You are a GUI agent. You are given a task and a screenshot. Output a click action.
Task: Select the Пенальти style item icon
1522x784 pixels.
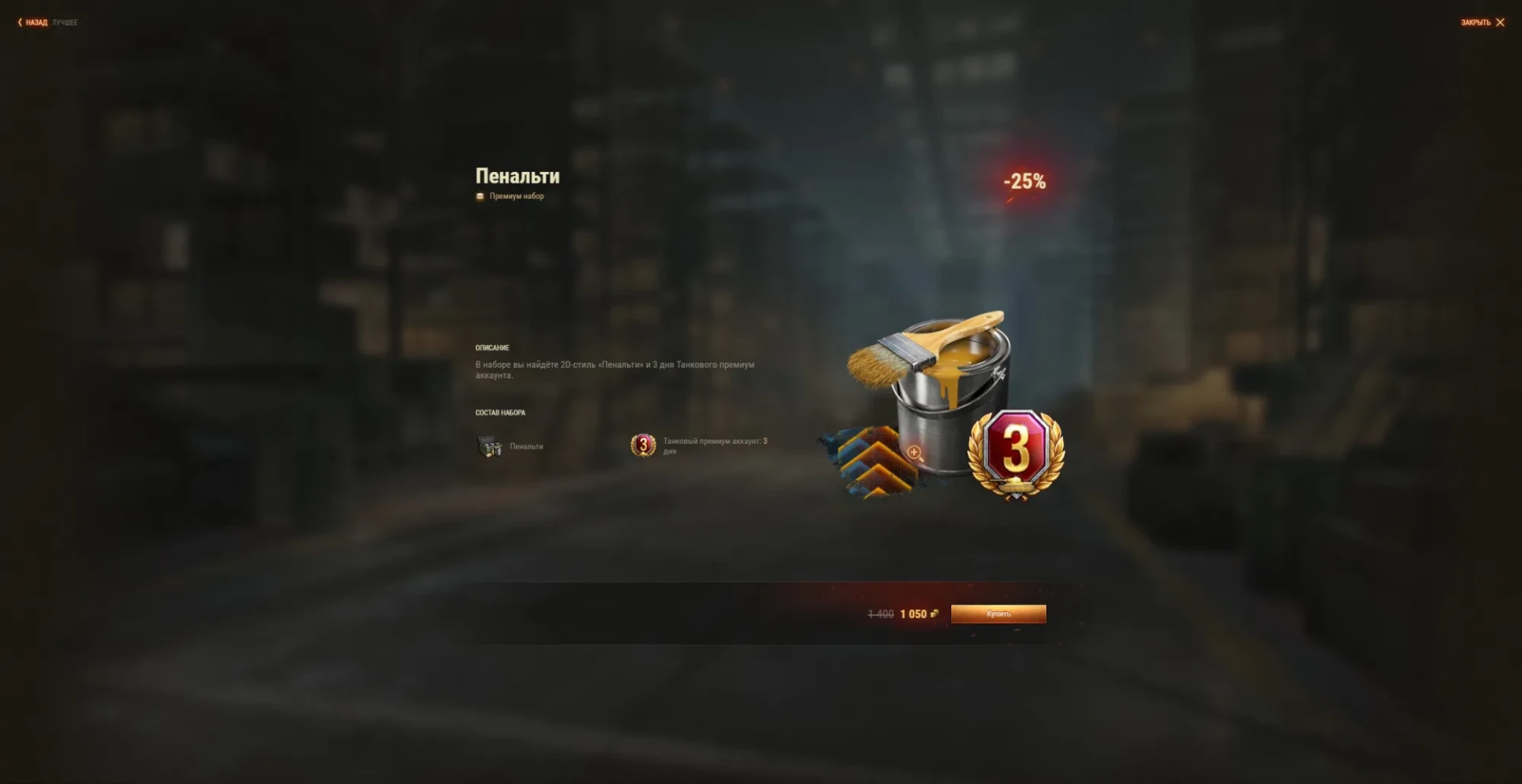490,446
